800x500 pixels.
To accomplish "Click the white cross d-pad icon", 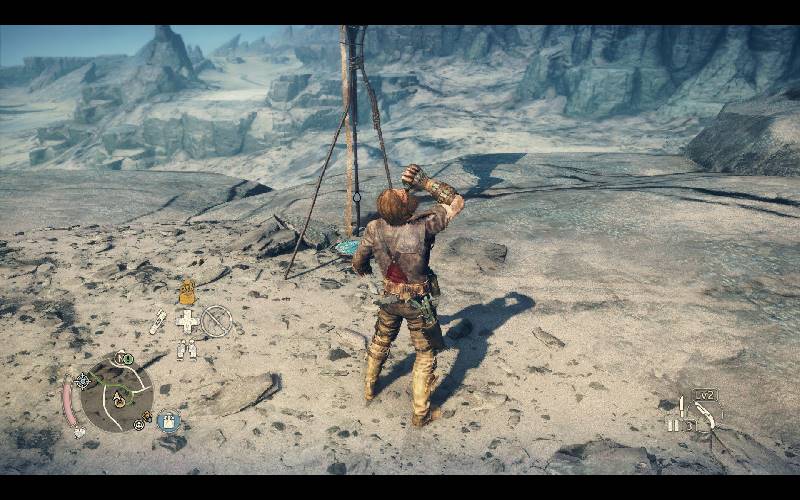I will point(187,320).
